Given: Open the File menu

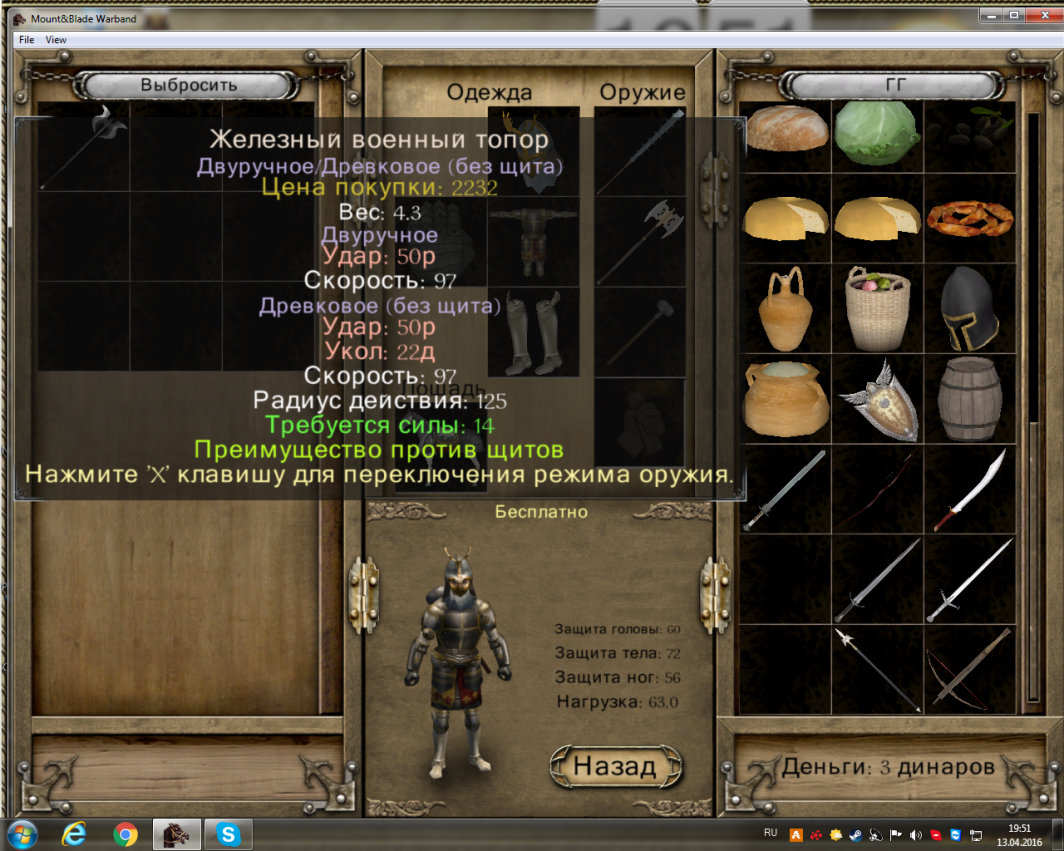Looking at the screenshot, I should [26, 40].
